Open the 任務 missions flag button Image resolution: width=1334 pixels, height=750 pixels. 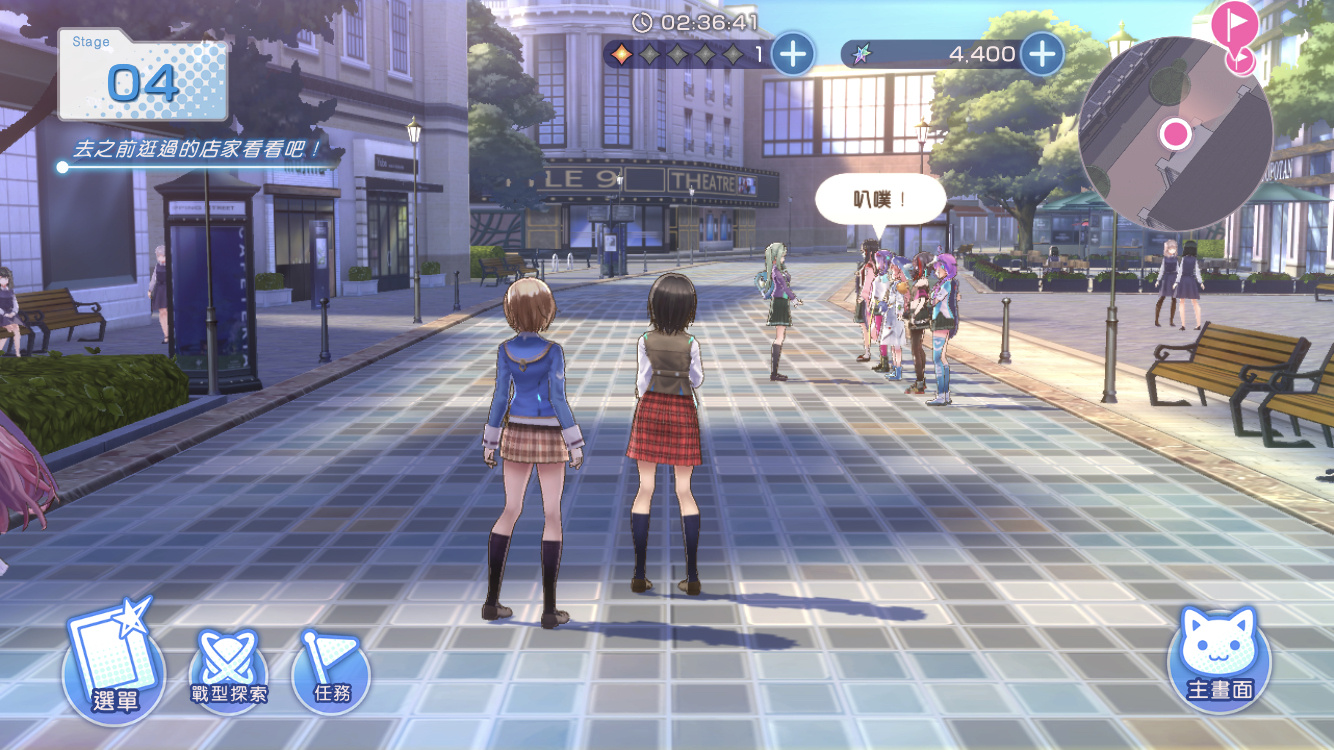(x=331, y=670)
